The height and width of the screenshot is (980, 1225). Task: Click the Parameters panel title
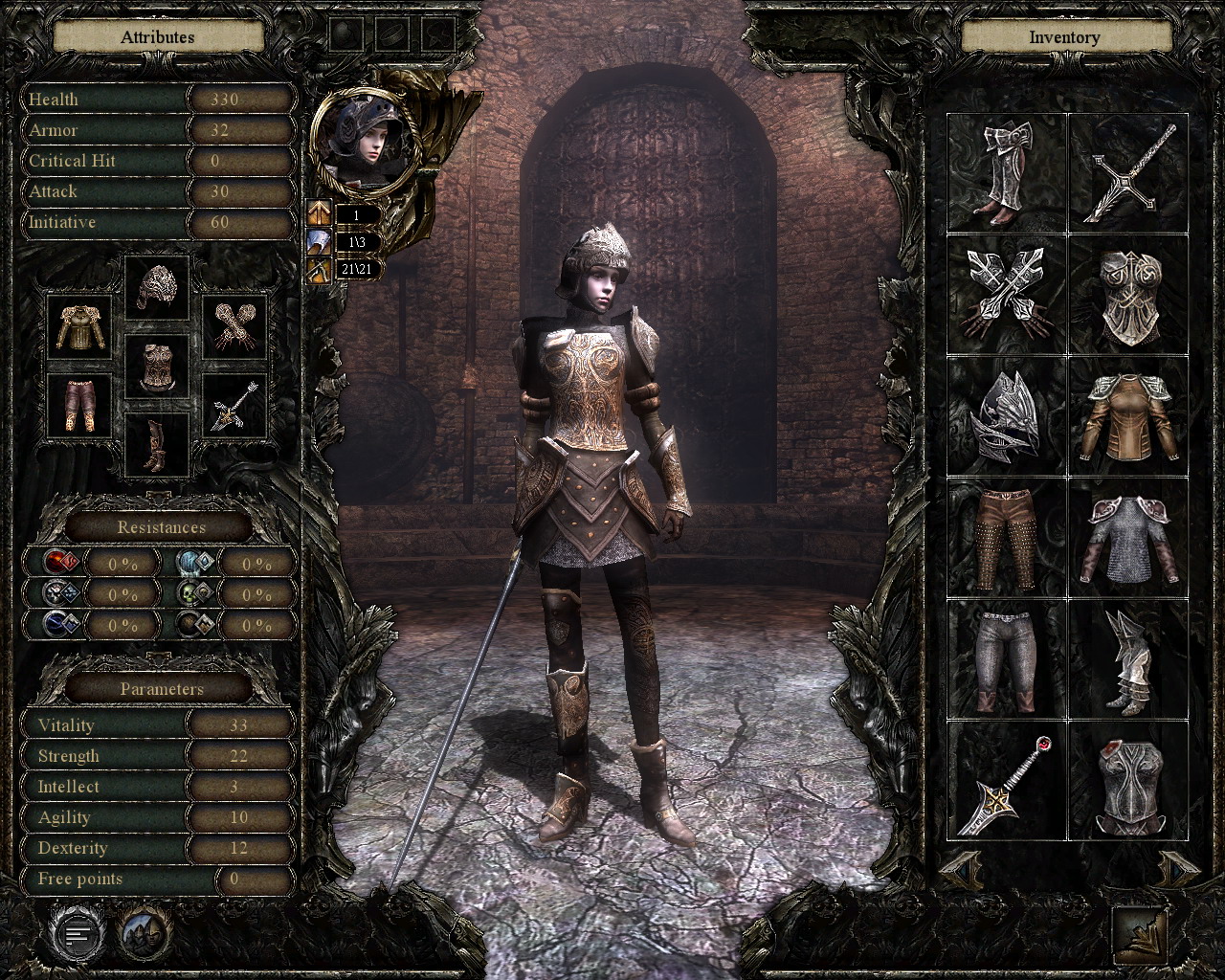pyautogui.click(x=161, y=688)
